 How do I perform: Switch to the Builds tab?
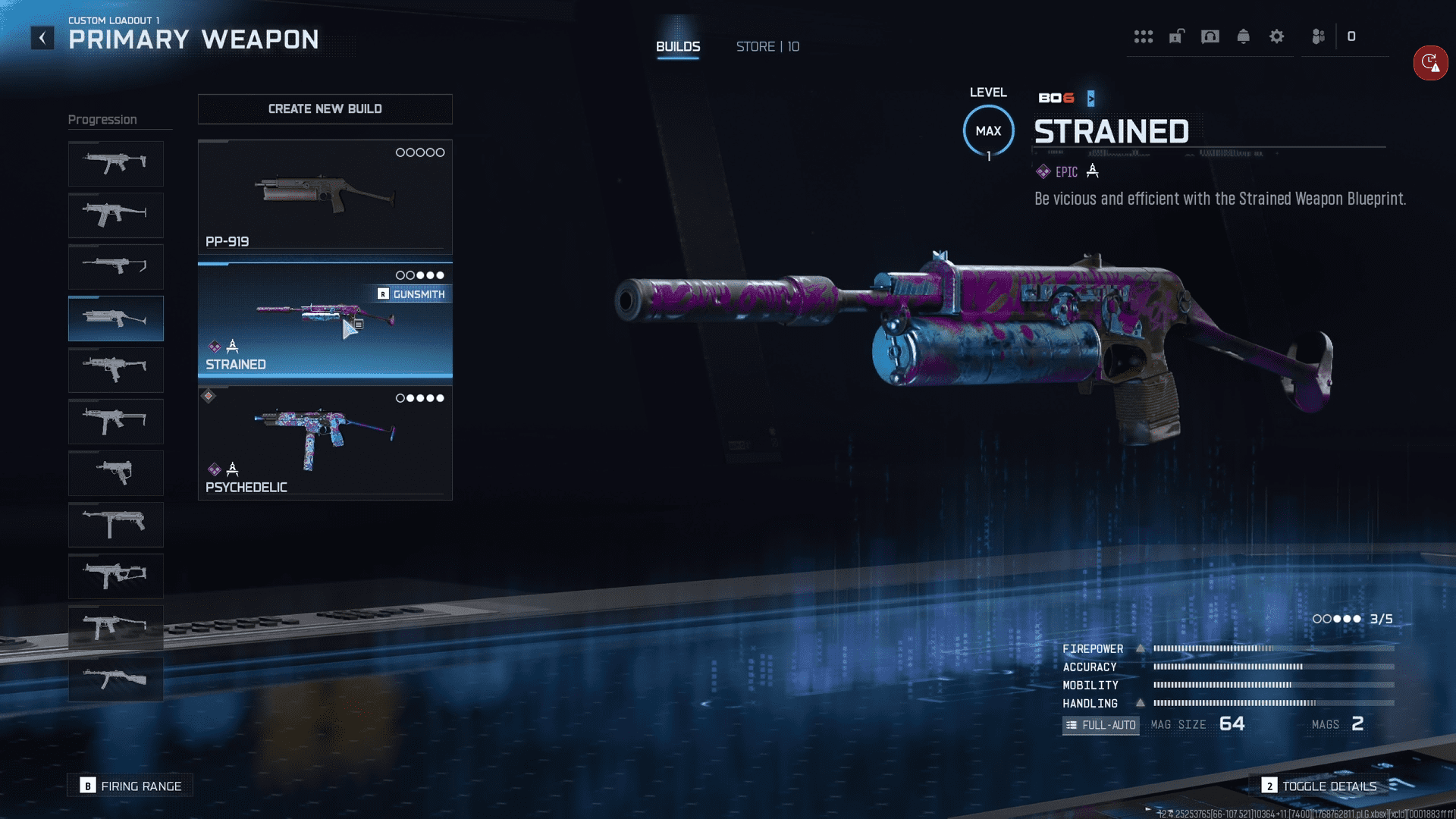tap(678, 47)
